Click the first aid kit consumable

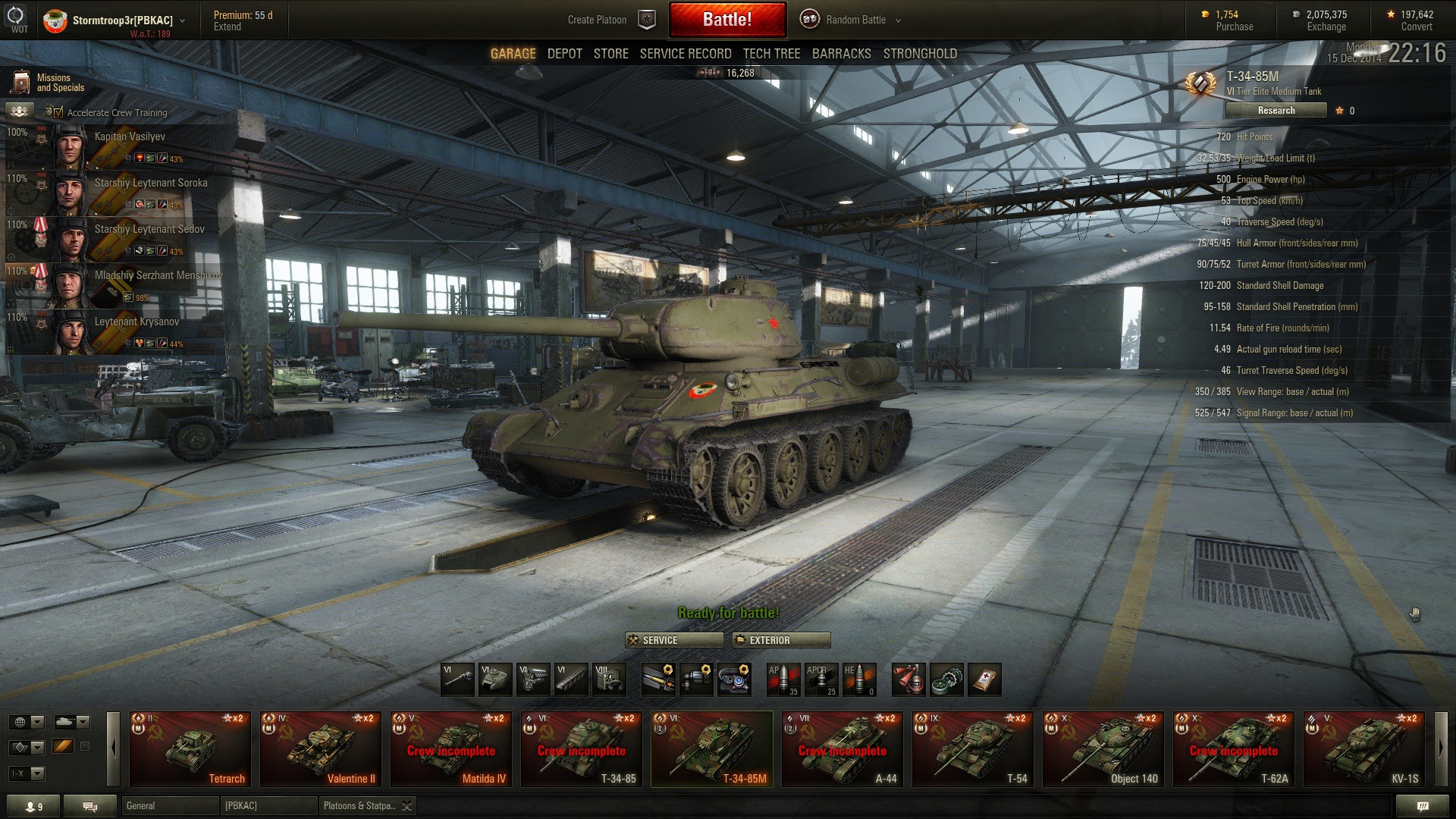[983, 679]
